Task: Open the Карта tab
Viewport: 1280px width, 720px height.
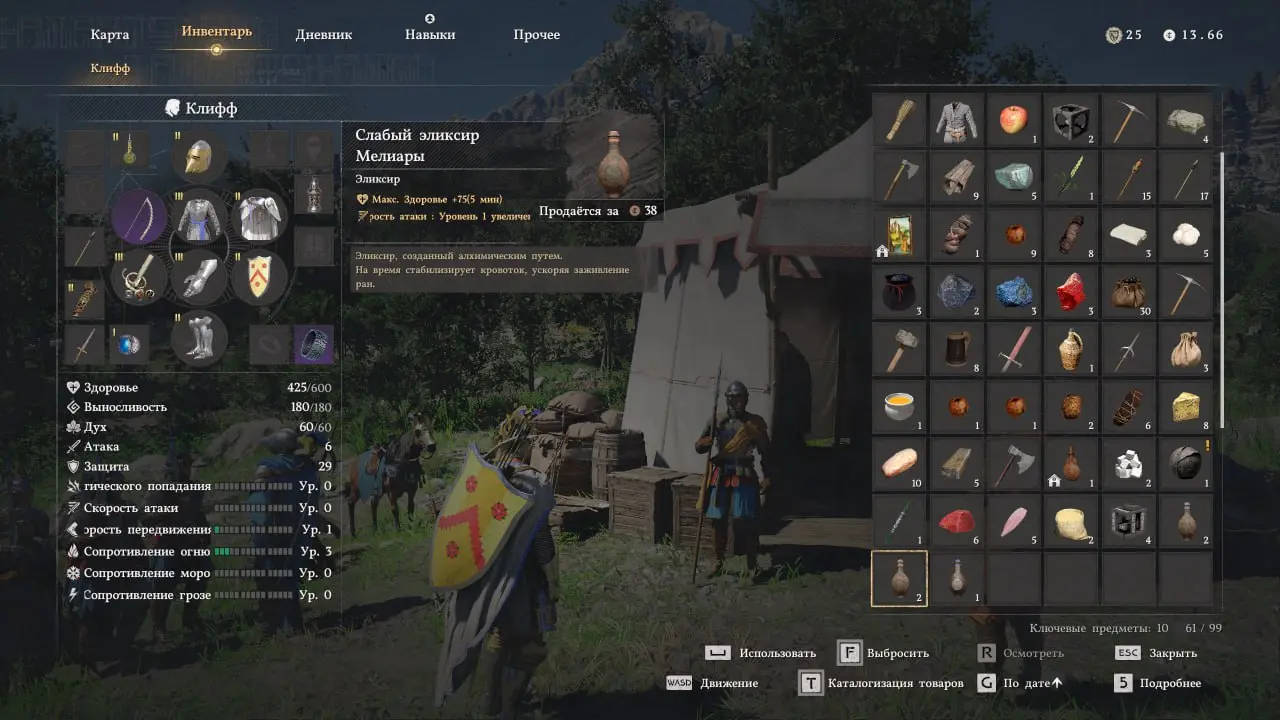Action: [110, 35]
